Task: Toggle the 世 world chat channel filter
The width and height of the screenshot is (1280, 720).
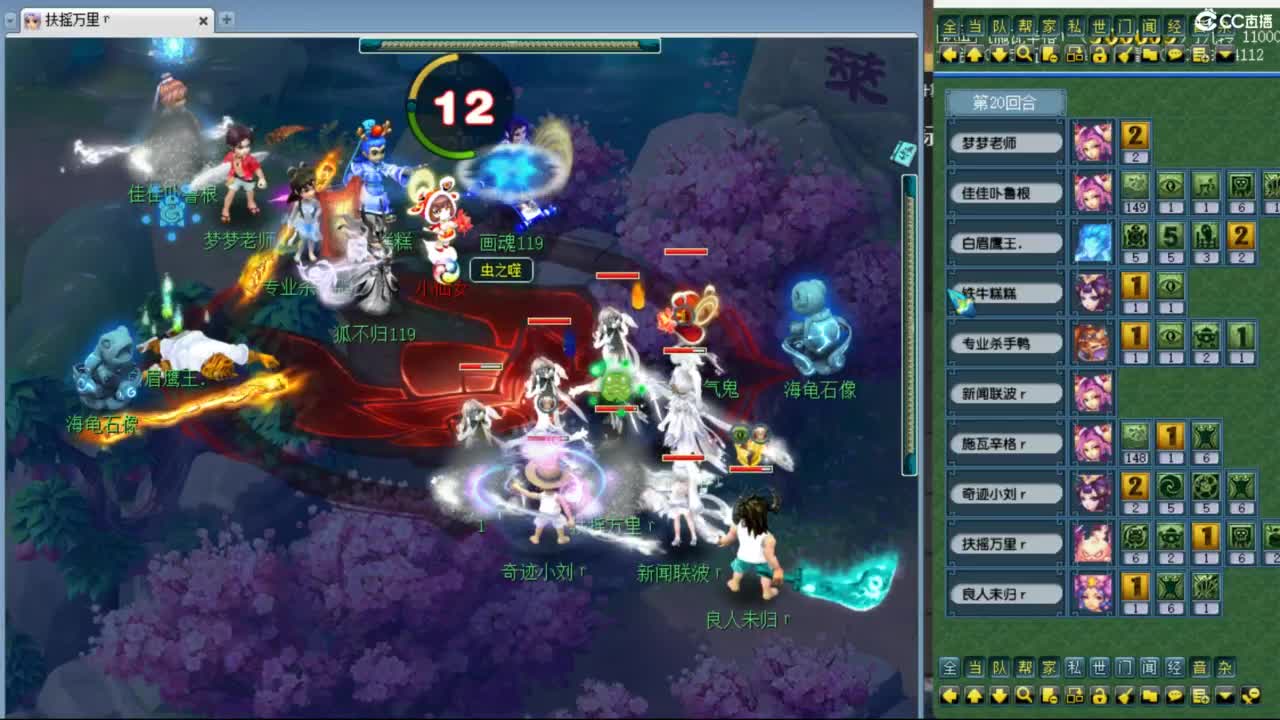Action: pyautogui.click(x=1098, y=667)
